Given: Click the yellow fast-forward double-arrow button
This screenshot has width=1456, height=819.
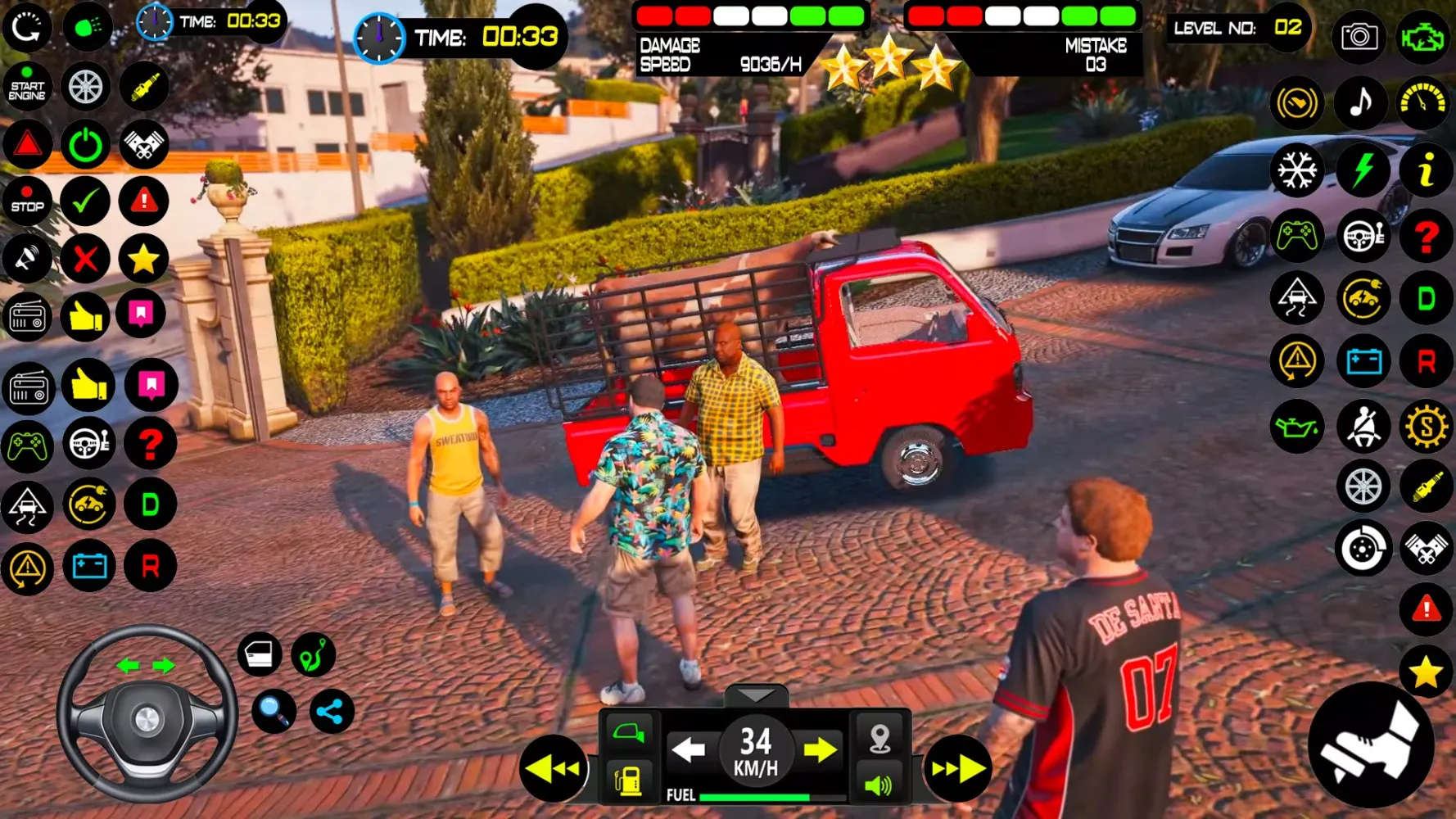Looking at the screenshot, I should pyautogui.click(x=957, y=768).
